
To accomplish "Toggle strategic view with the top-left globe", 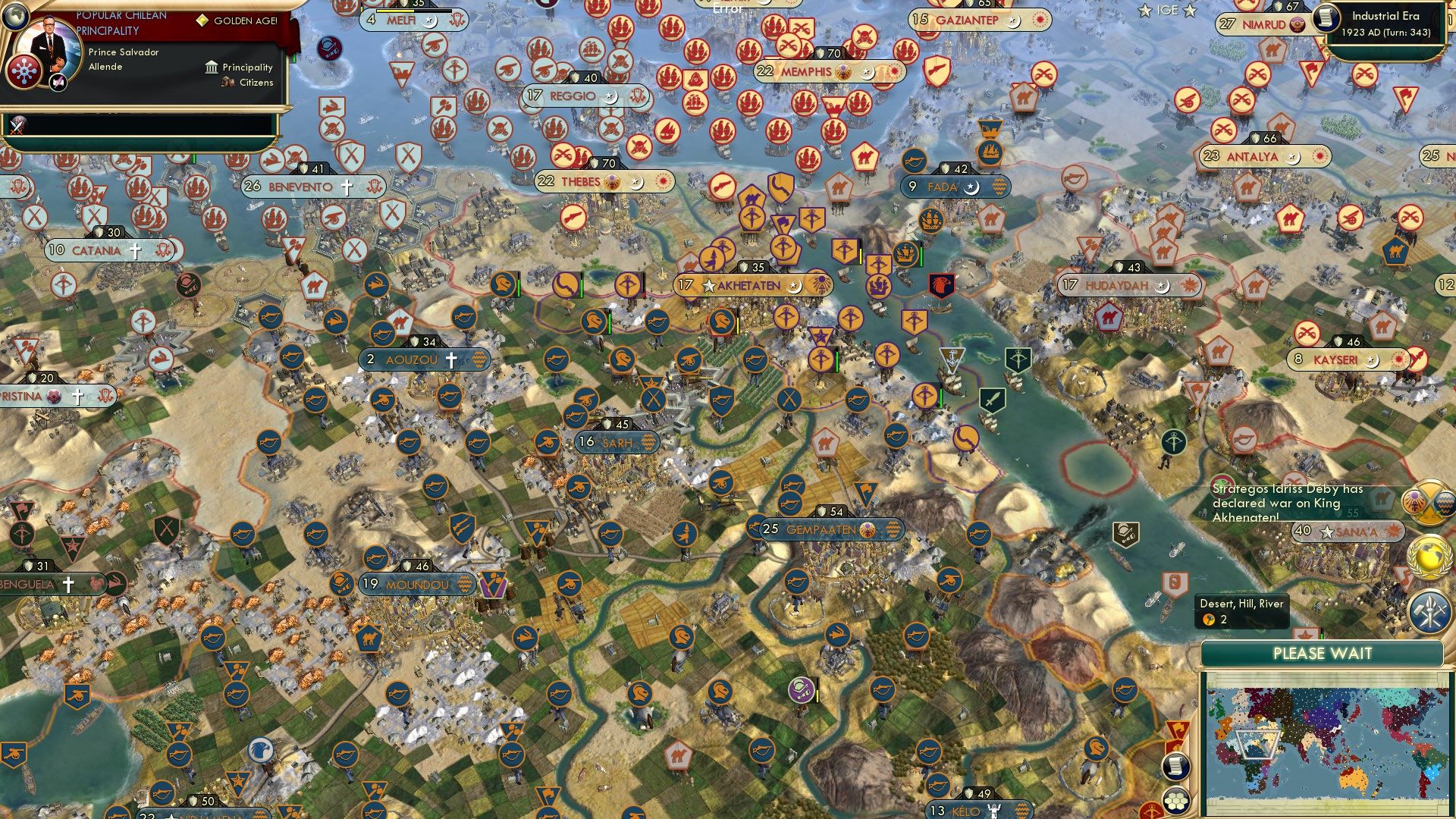I will point(16,16).
